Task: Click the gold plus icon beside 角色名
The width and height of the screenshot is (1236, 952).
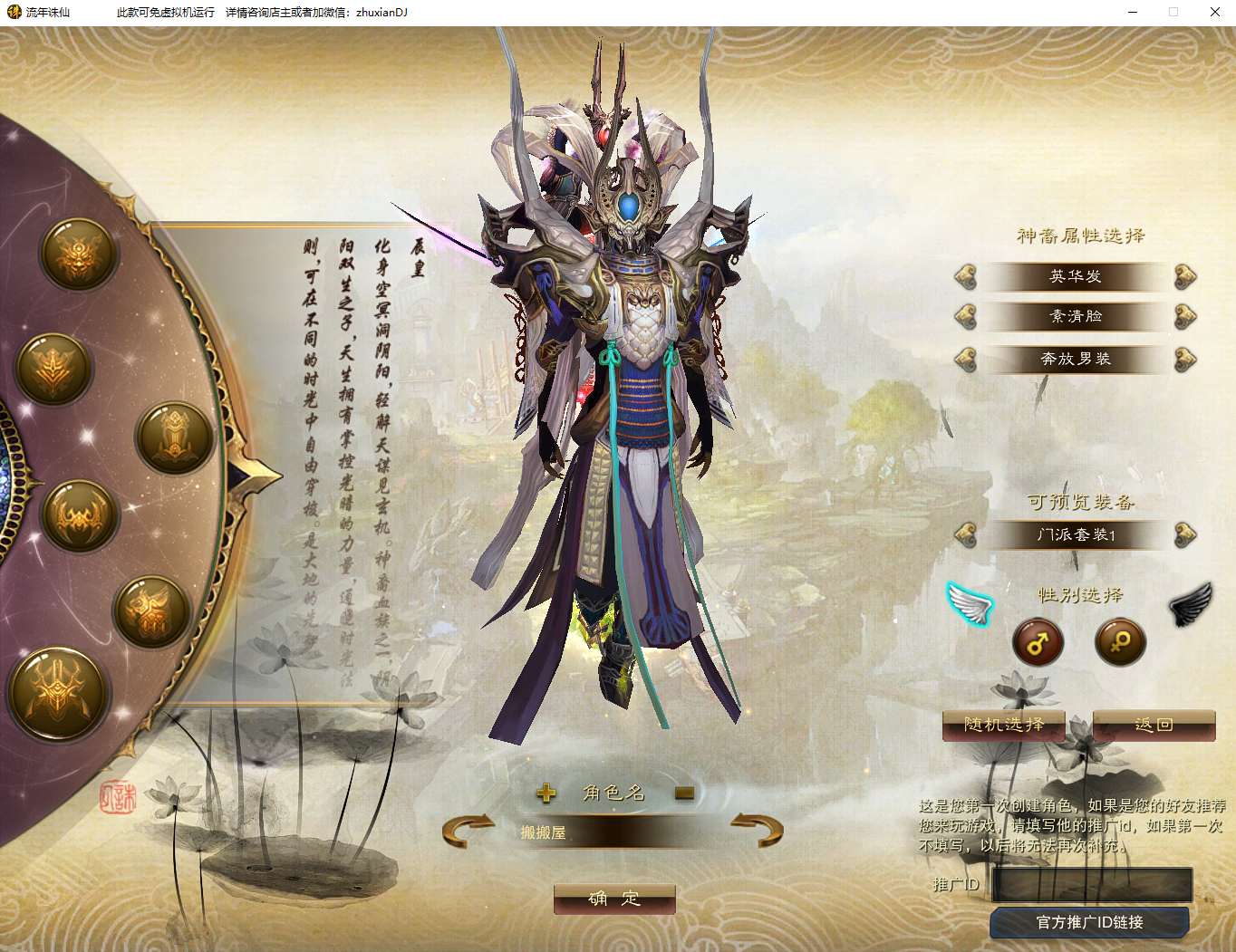Action: click(x=546, y=793)
